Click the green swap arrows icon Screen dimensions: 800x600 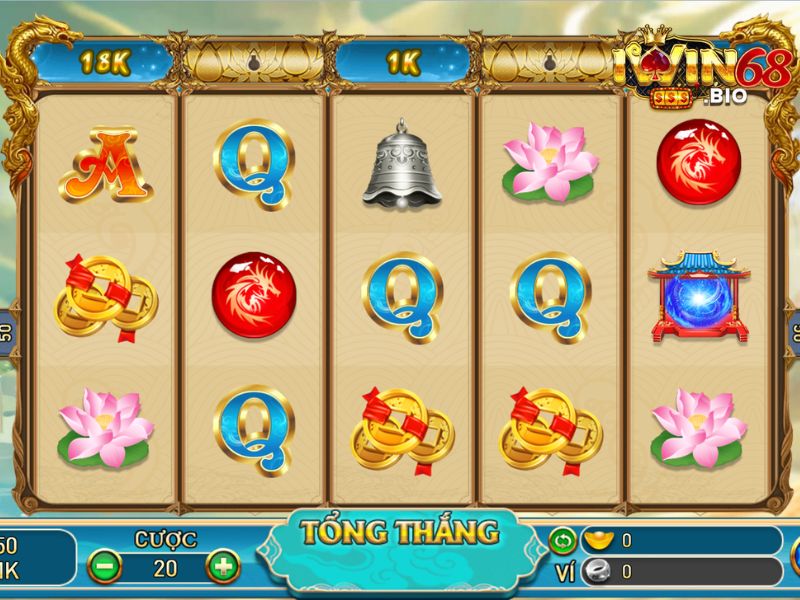click(563, 541)
